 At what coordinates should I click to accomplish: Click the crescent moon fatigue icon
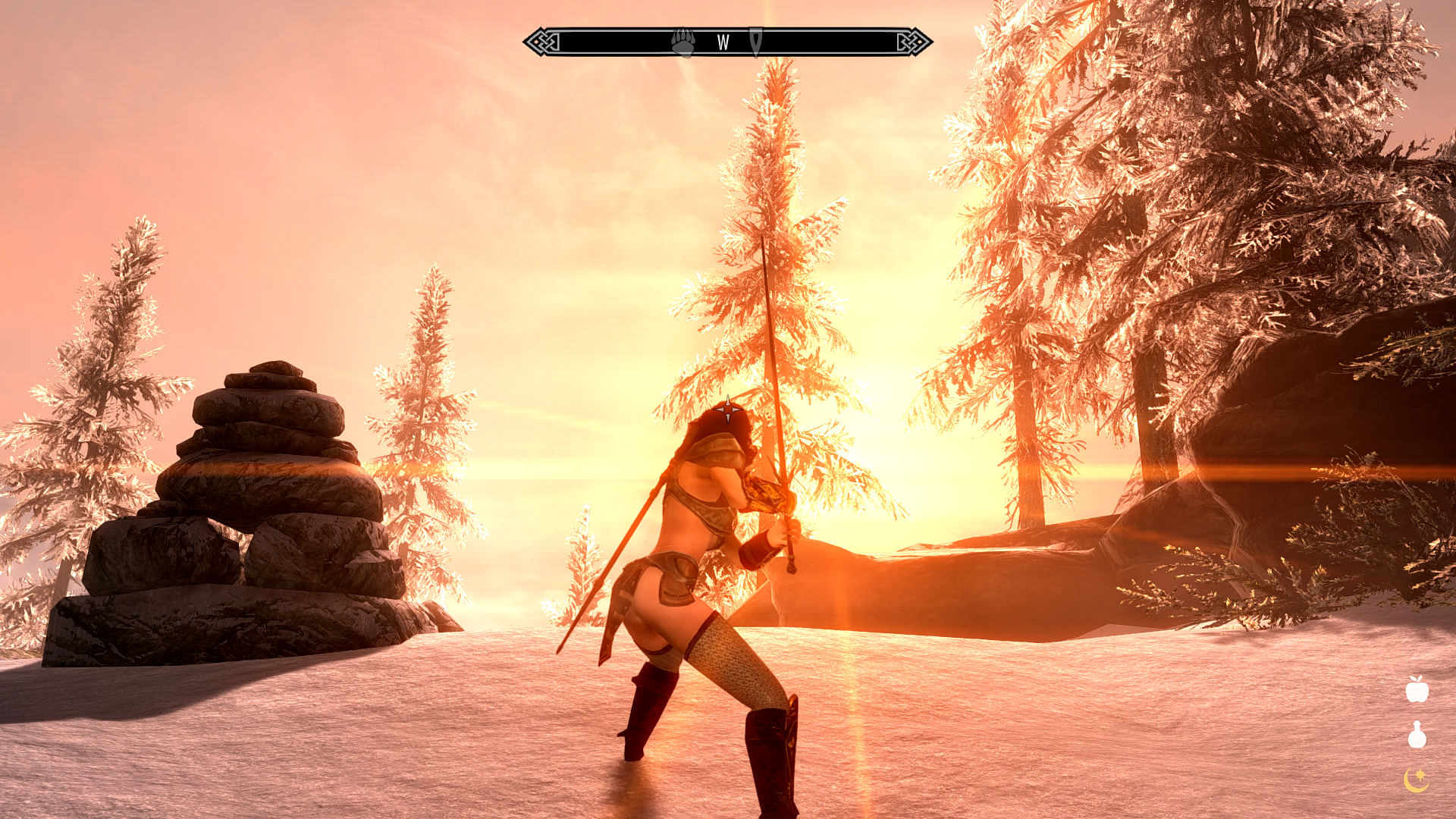(1416, 780)
